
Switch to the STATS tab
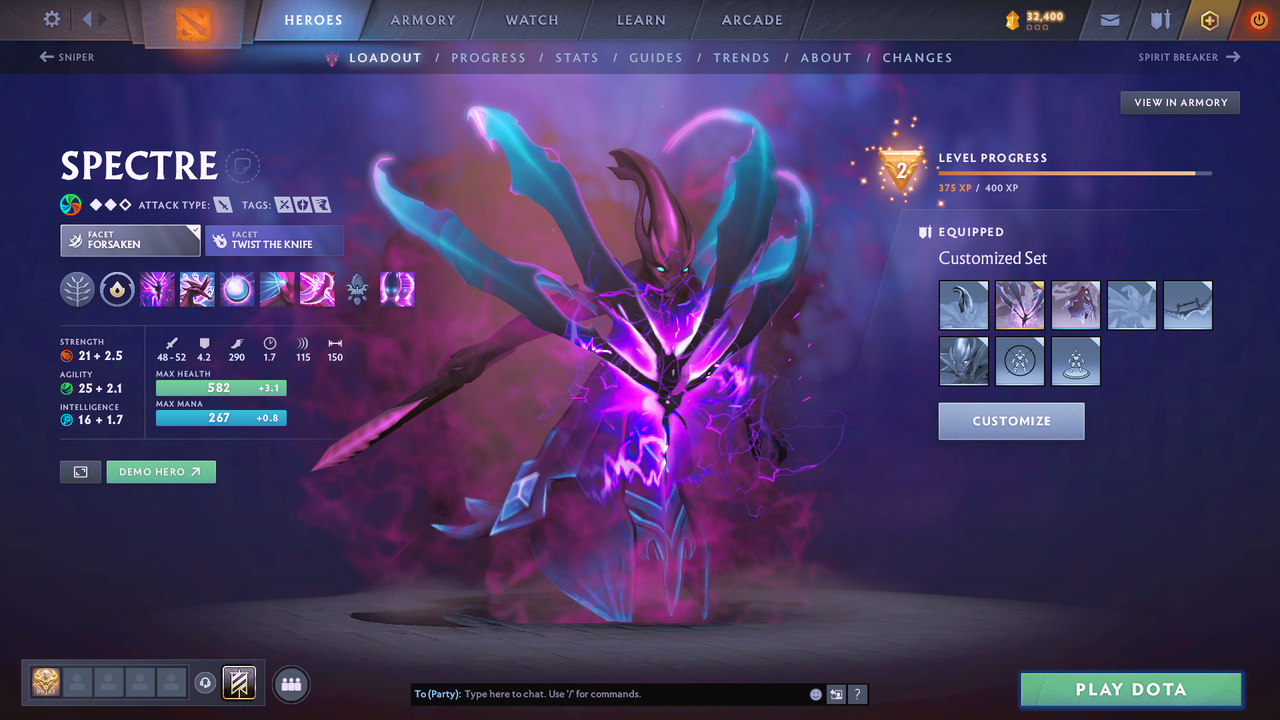tap(577, 57)
